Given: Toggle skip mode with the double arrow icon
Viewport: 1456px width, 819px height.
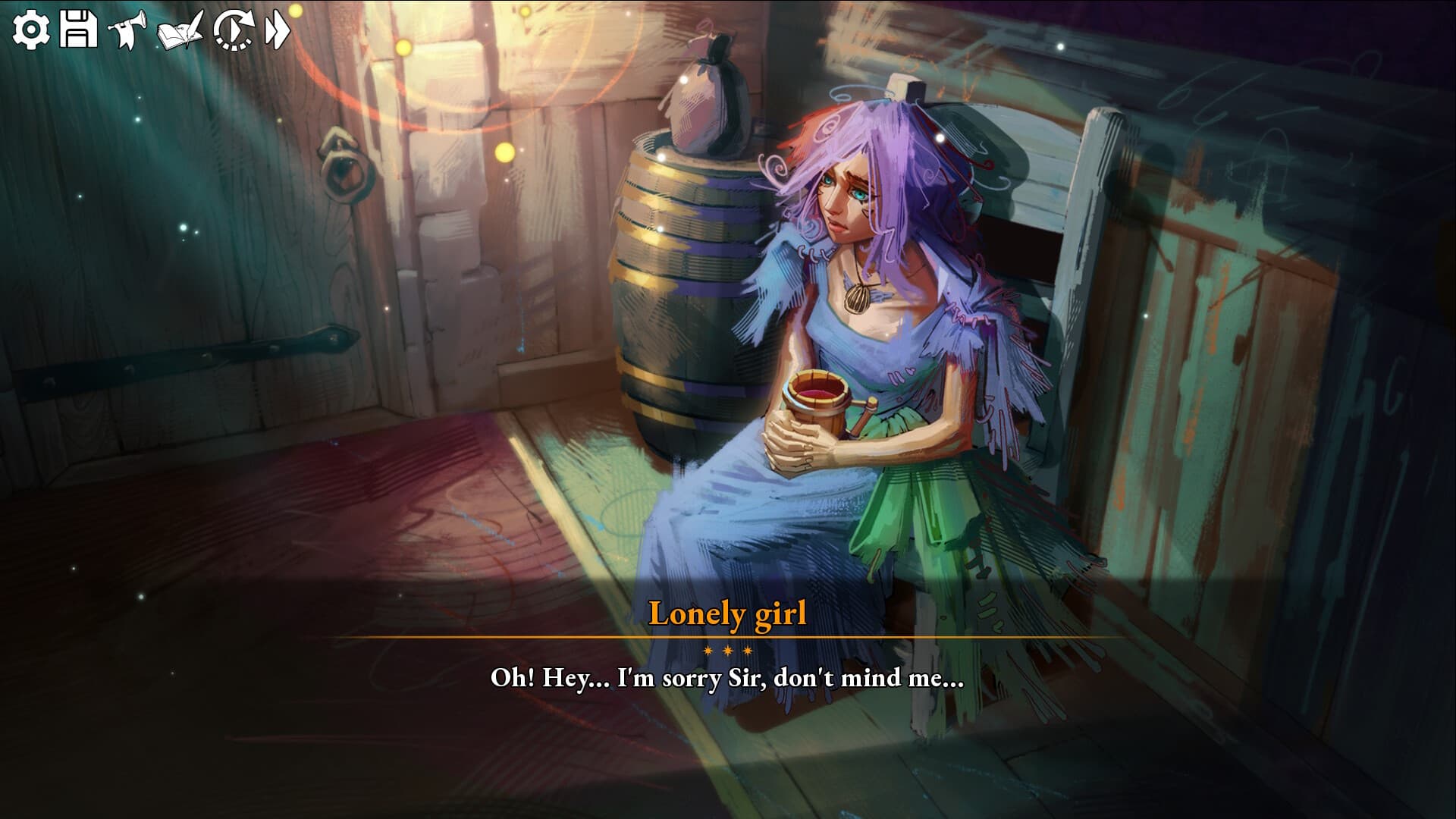Looking at the screenshot, I should [x=278, y=30].
